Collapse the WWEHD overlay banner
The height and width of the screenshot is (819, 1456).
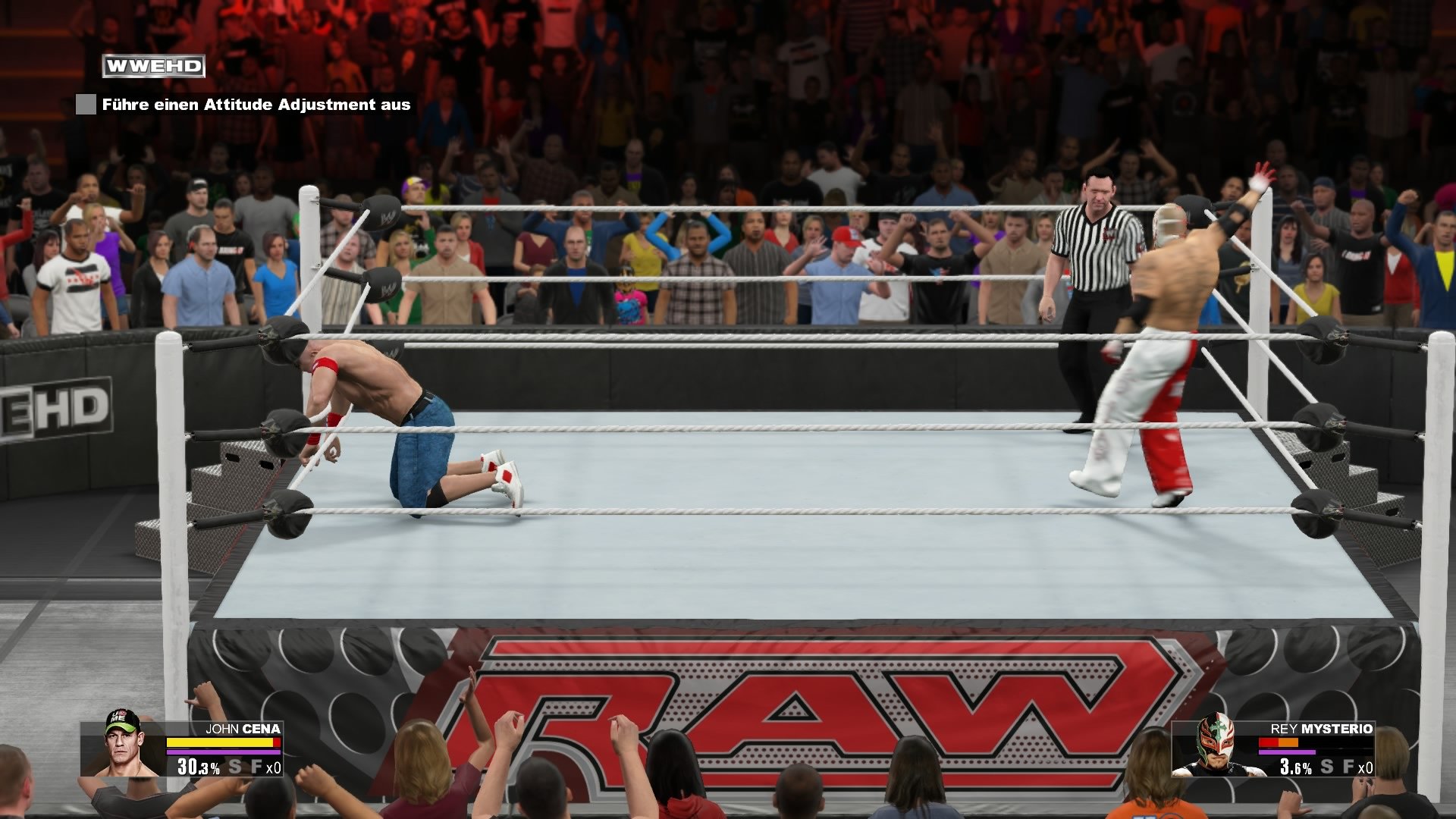(153, 65)
